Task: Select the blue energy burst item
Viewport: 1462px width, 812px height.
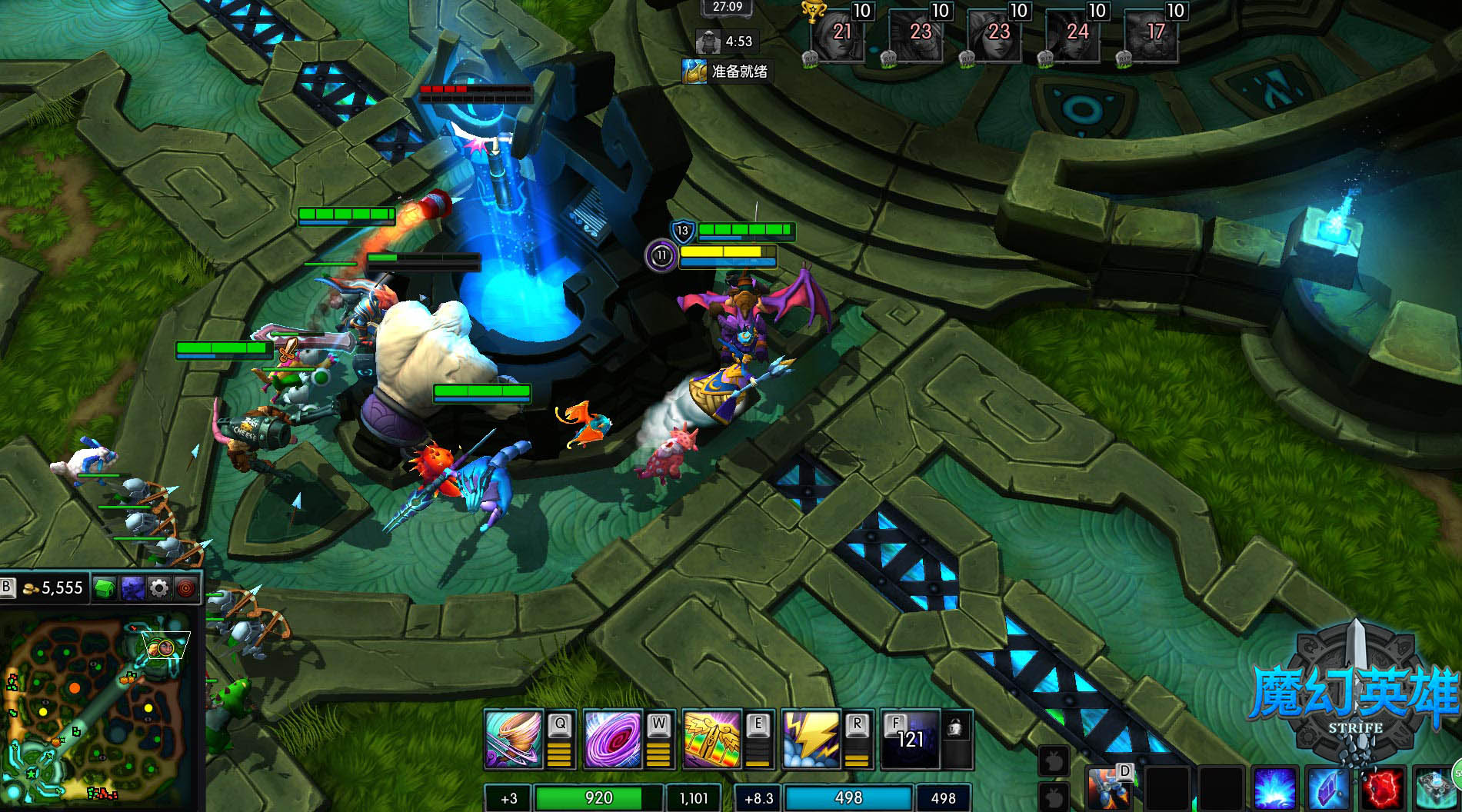Action: point(1274,789)
